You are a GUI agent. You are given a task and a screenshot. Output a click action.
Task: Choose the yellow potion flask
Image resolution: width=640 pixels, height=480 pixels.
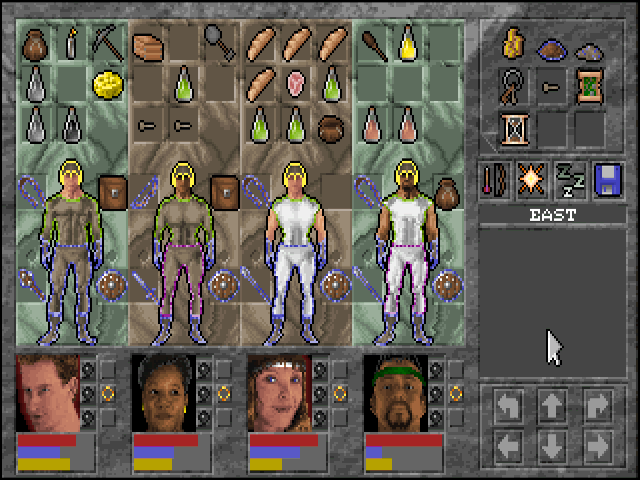[407, 40]
